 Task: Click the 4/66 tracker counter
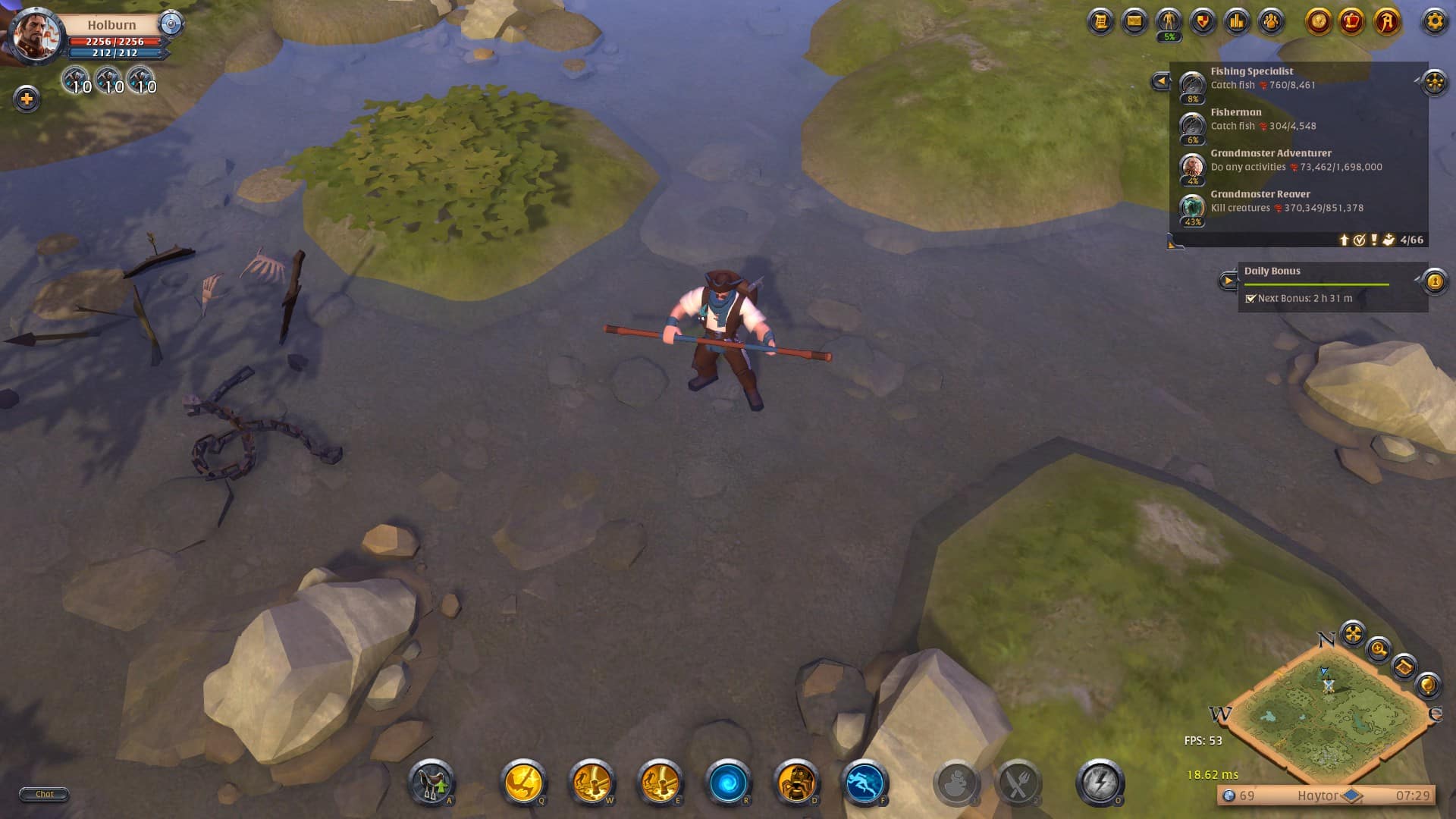click(1411, 240)
